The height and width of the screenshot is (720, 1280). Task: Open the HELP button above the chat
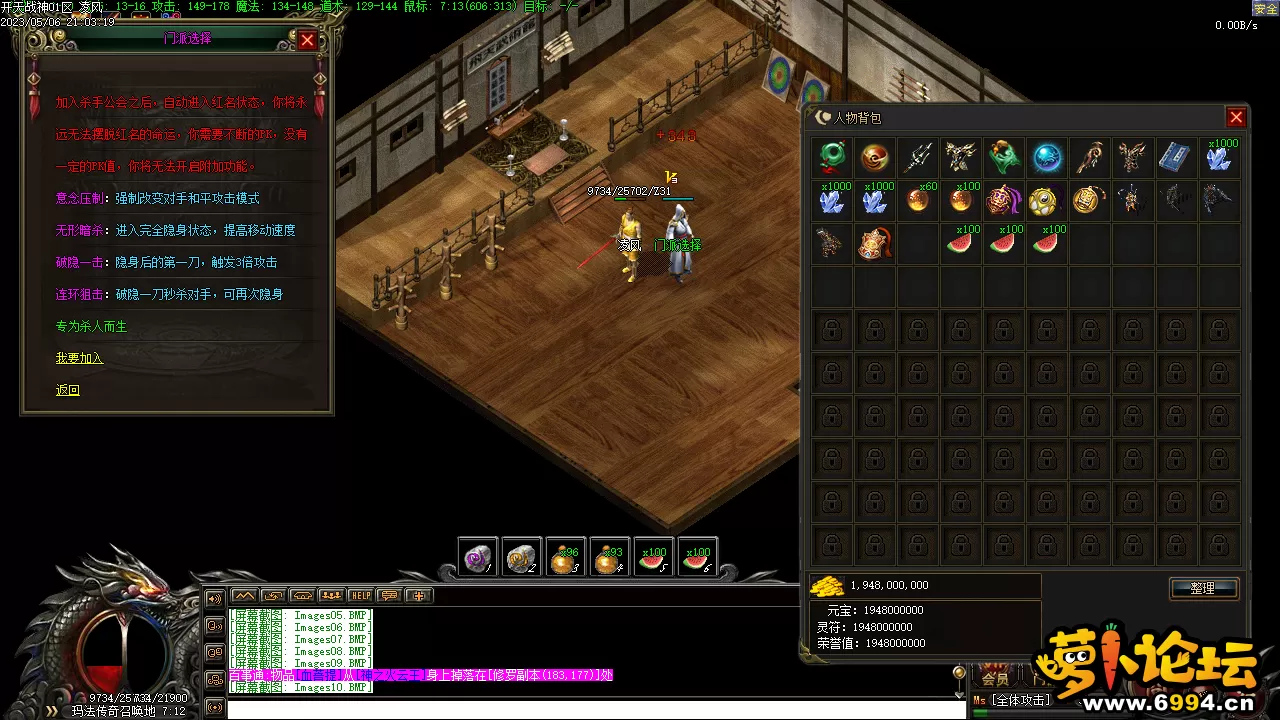click(x=360, y=595)
